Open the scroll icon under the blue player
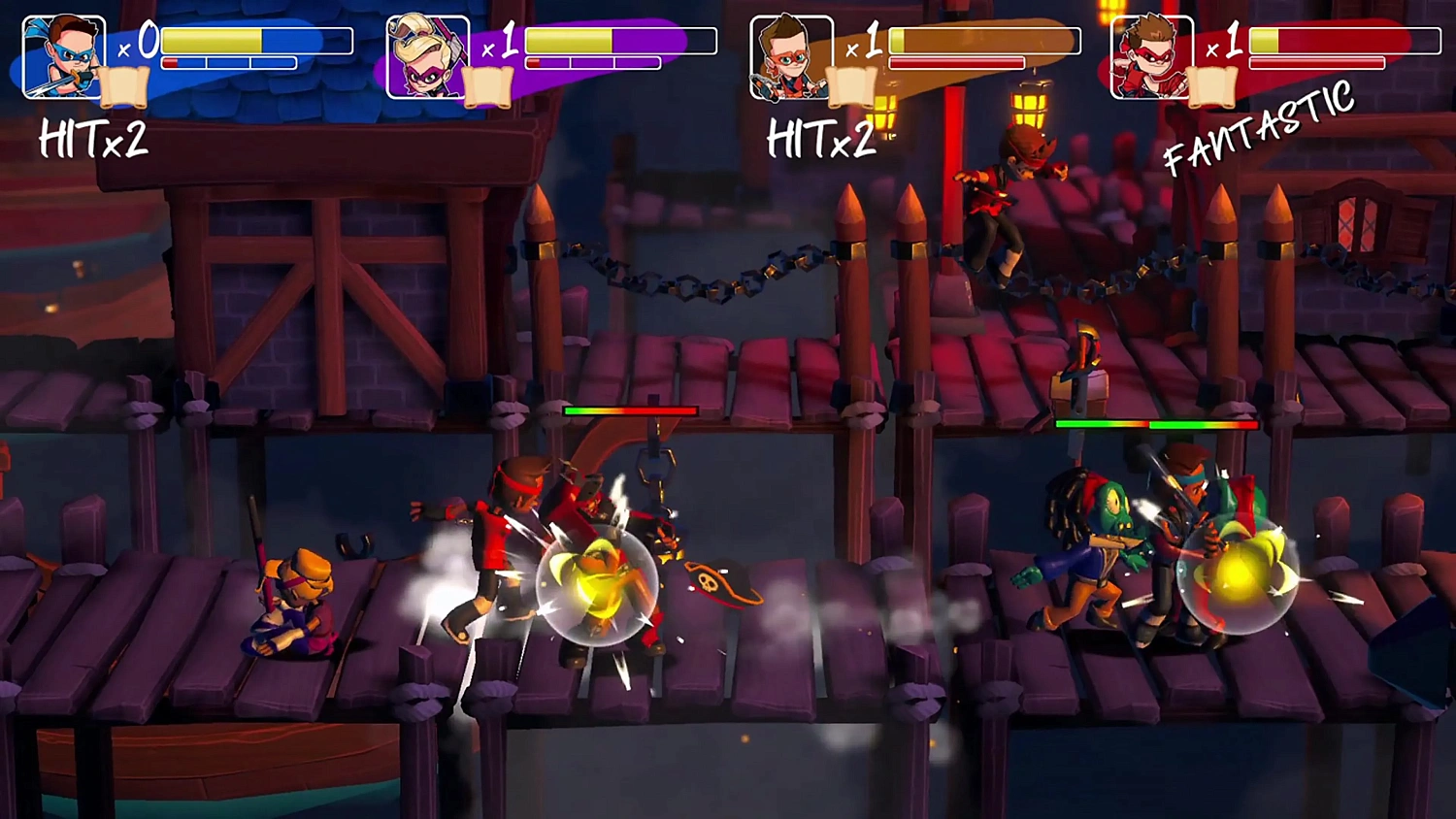This screenshot has width=1456, height=819. tap(124, 85)
